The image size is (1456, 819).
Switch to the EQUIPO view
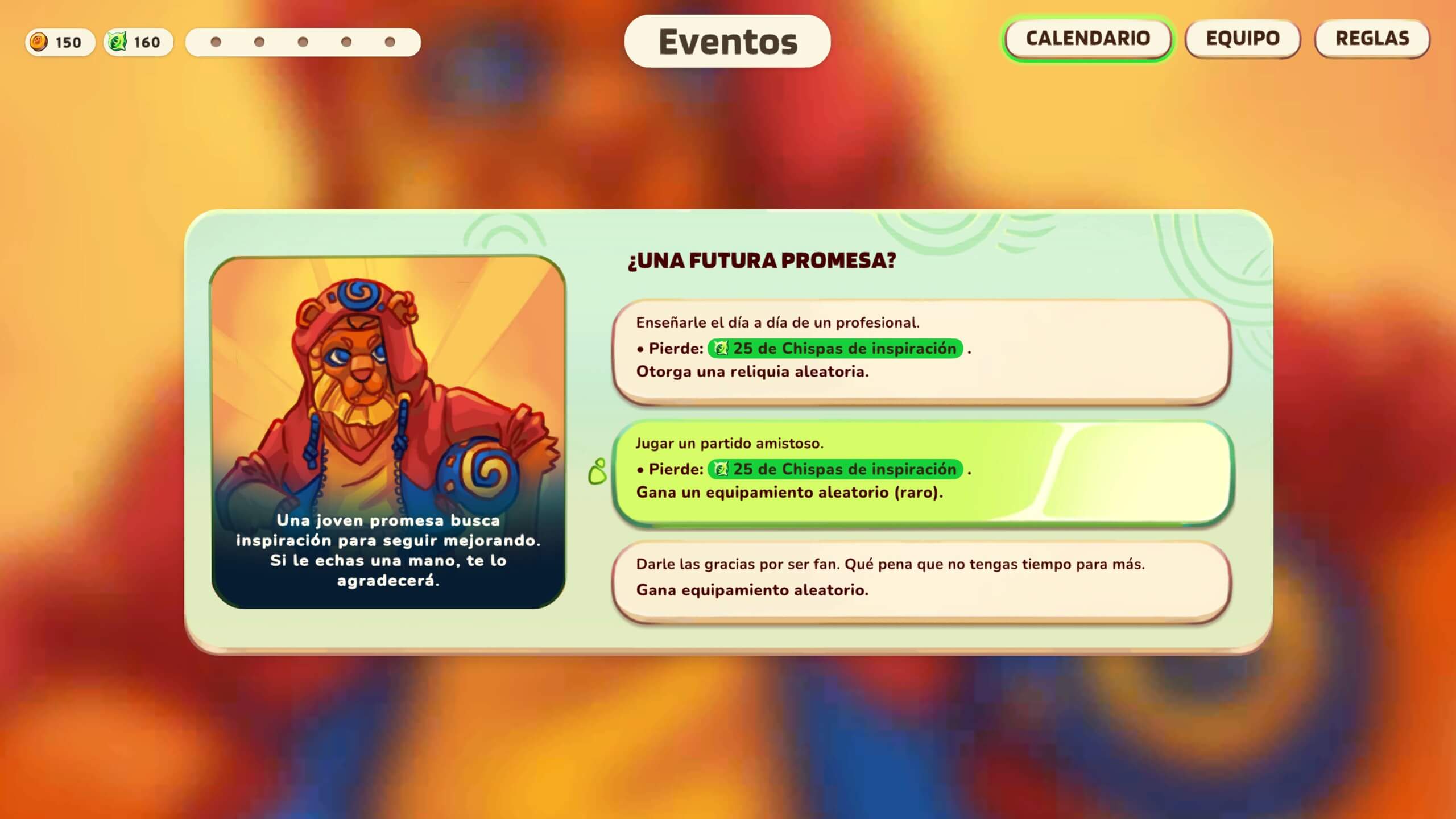pyautogui.click(x=1242, y=39)
